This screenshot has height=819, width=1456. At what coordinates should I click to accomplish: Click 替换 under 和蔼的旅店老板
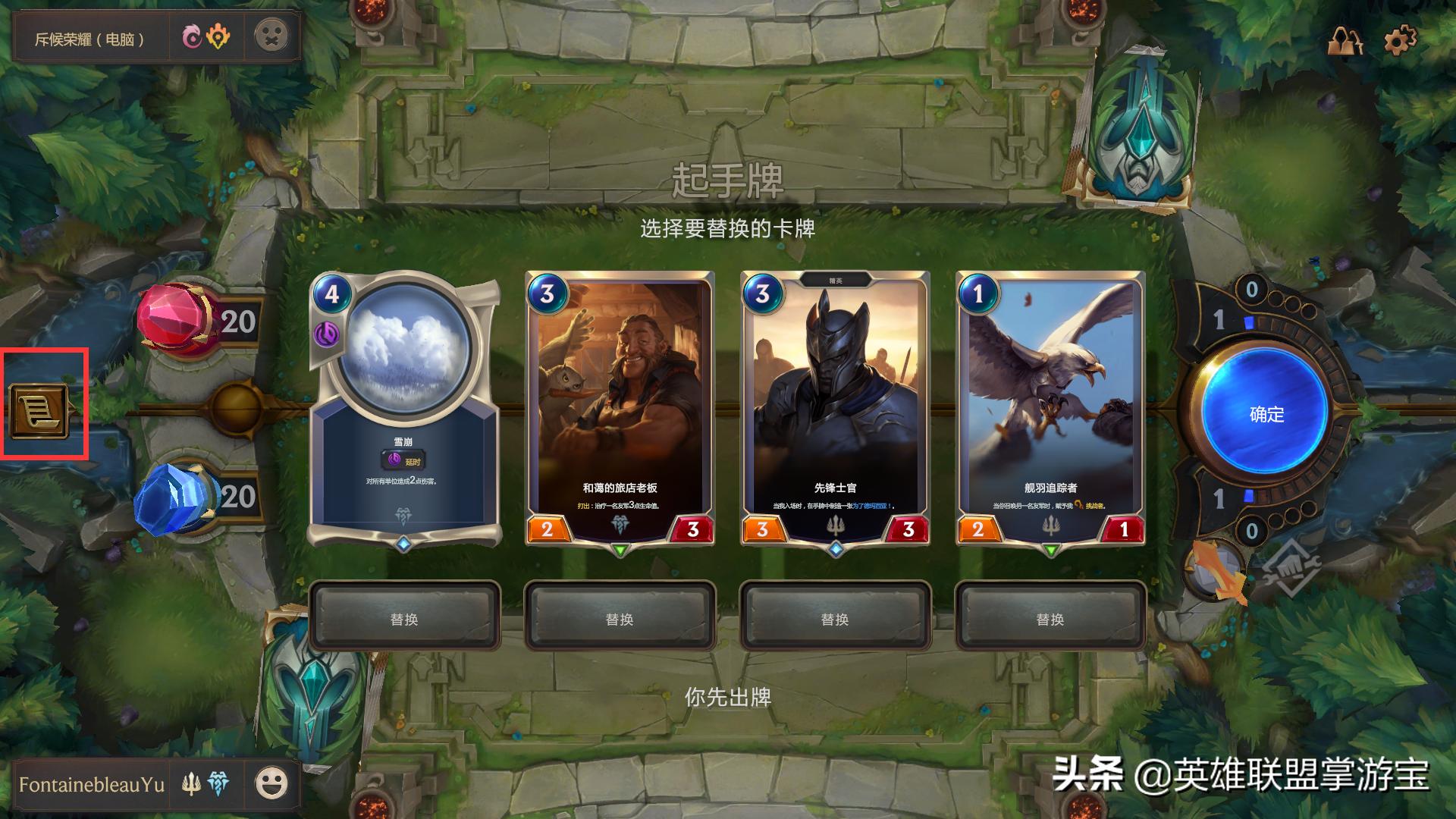(x=619, y=618)
